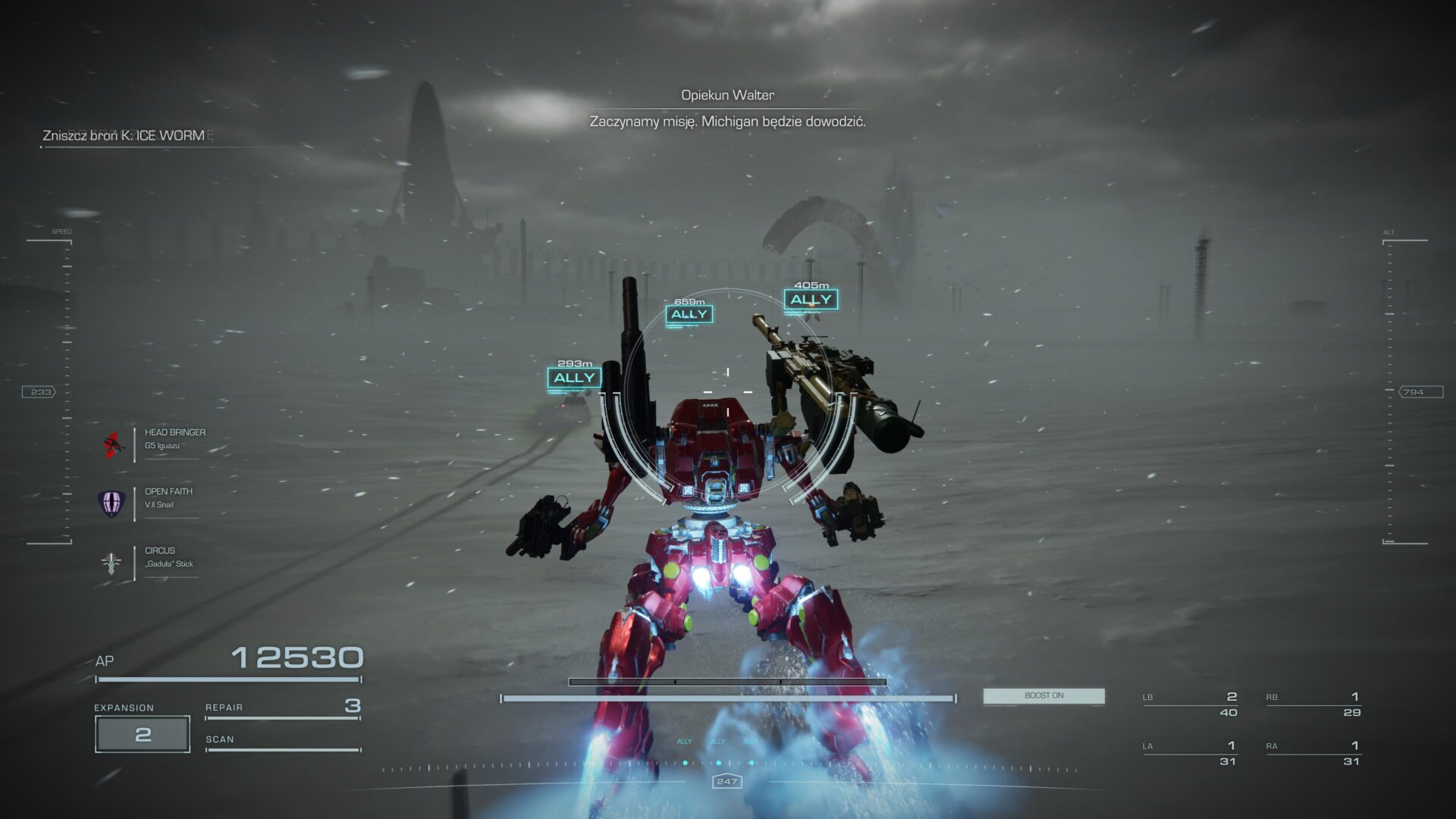Select the ICE WORM objective tracker

click(x=124, y=136)
